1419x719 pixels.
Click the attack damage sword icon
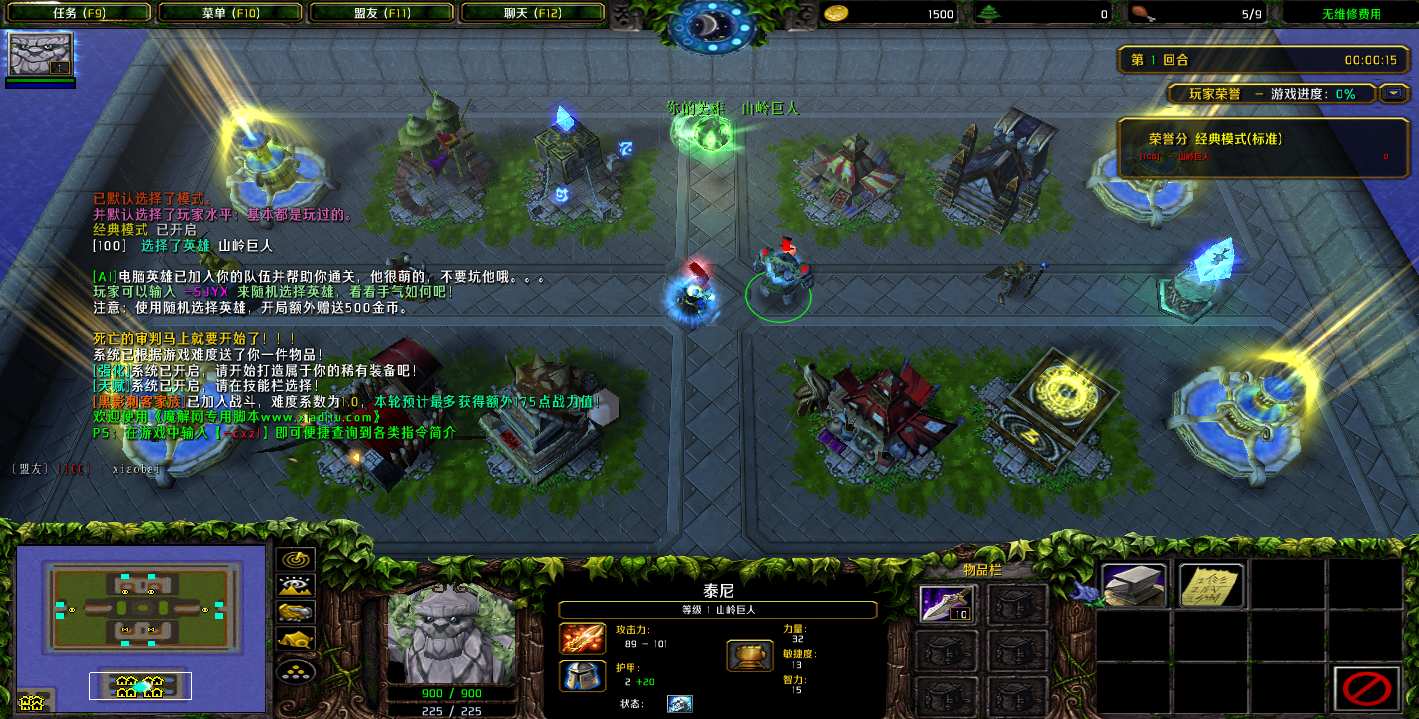coord(580,637)
